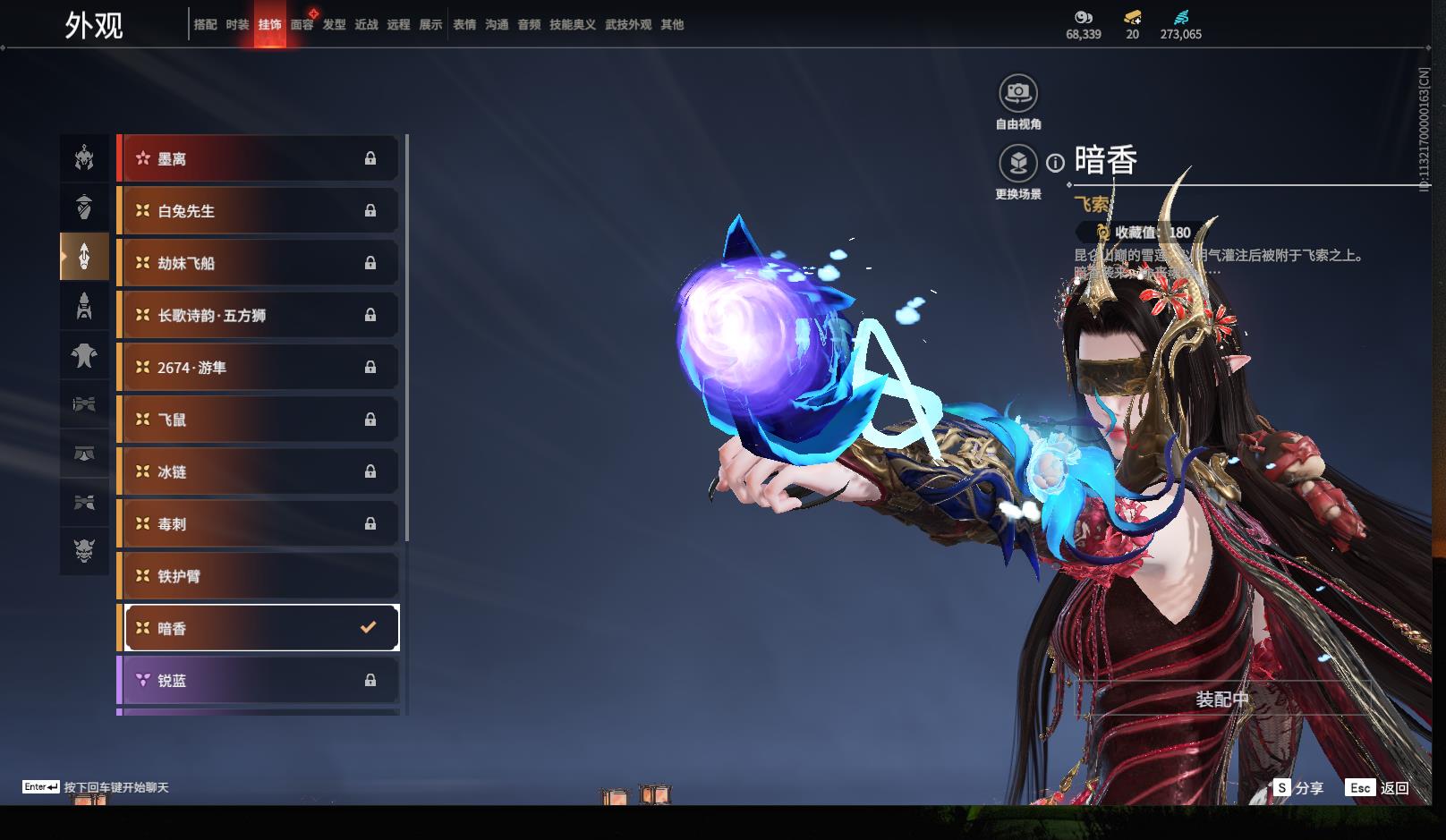Select the 墨离 accessory row
Screen dimensions: 1446x840
click(258, 159)
